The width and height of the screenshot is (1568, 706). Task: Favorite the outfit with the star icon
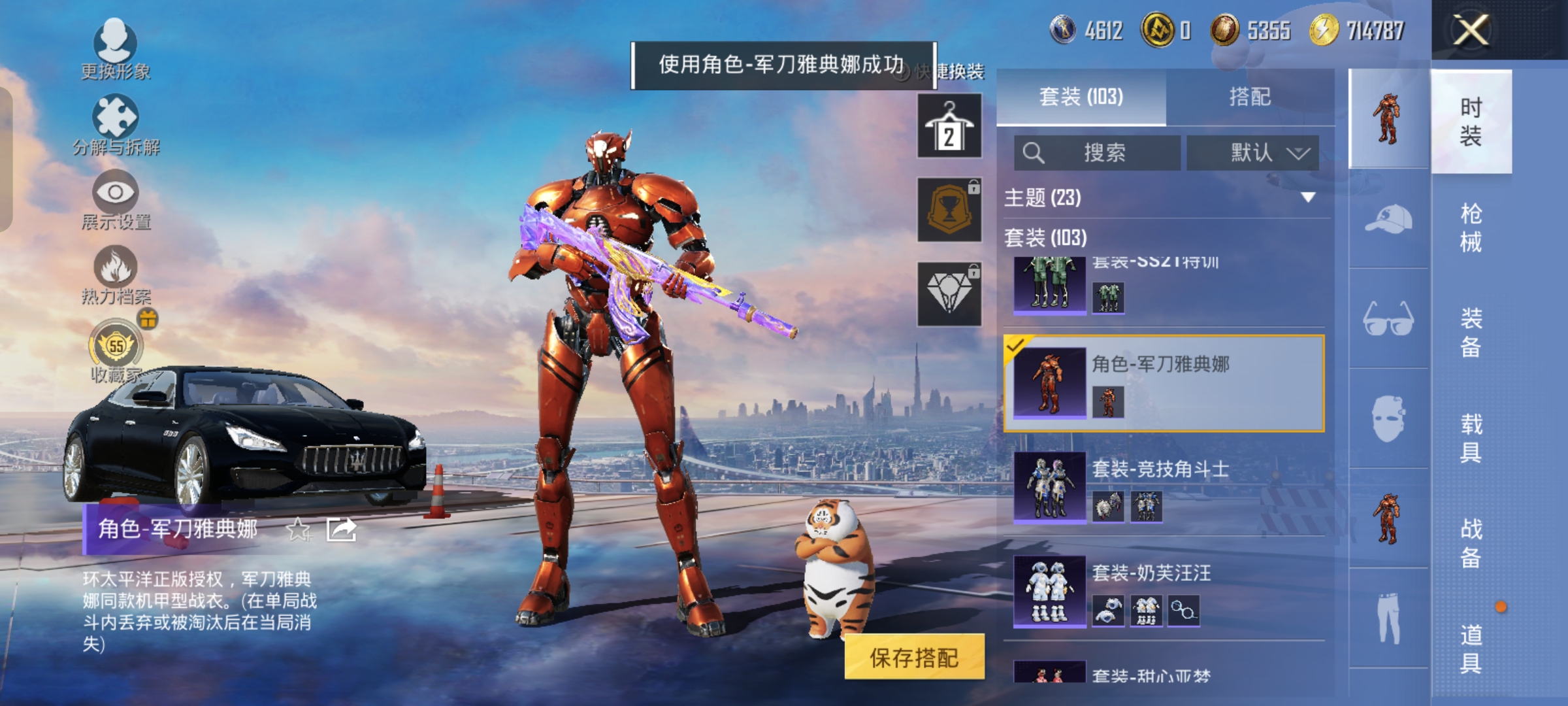tap(299, 529)
